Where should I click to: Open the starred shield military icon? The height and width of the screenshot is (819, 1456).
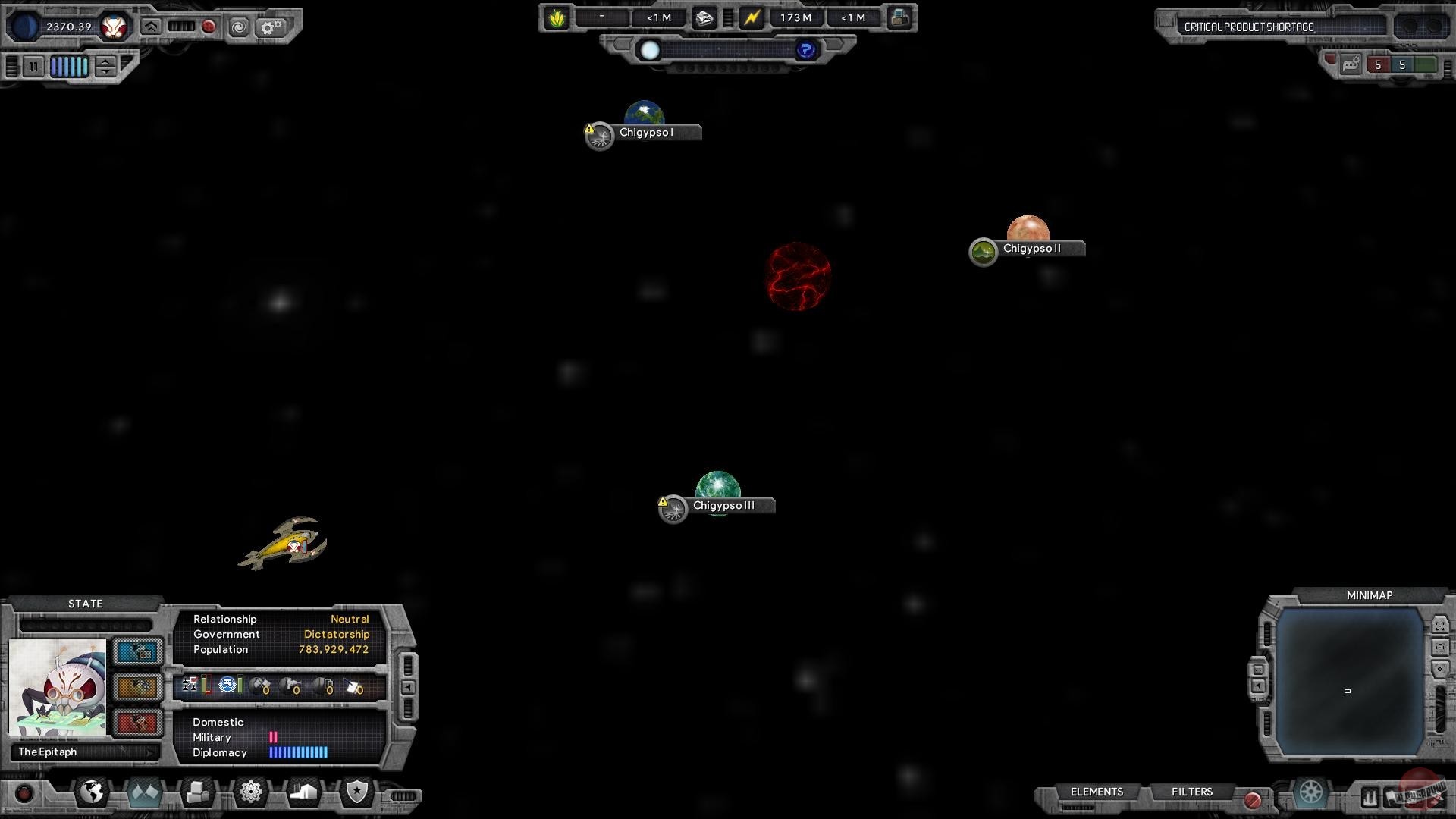[x=356, y=791]
